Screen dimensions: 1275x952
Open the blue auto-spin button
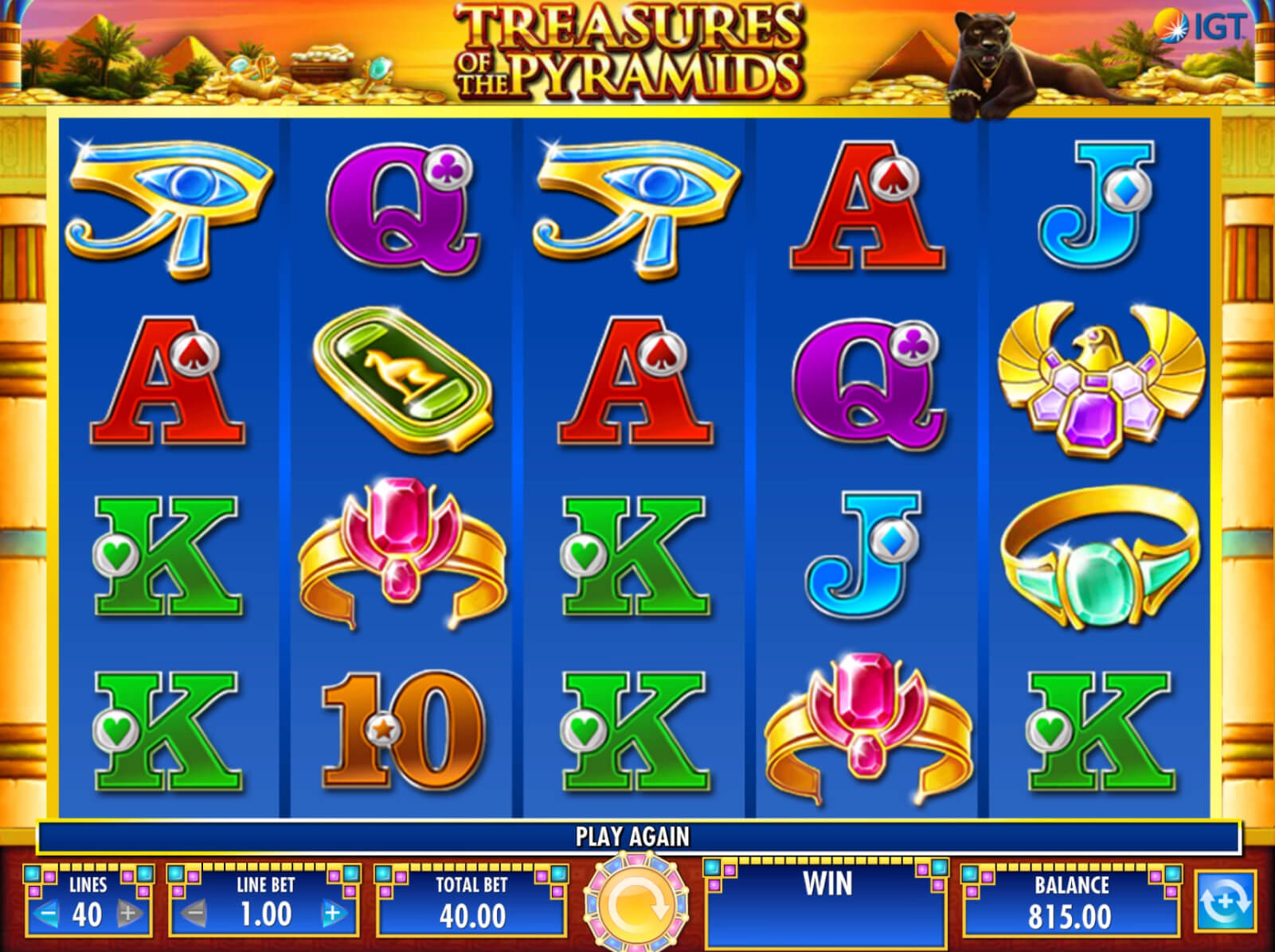pos(1224,903)
